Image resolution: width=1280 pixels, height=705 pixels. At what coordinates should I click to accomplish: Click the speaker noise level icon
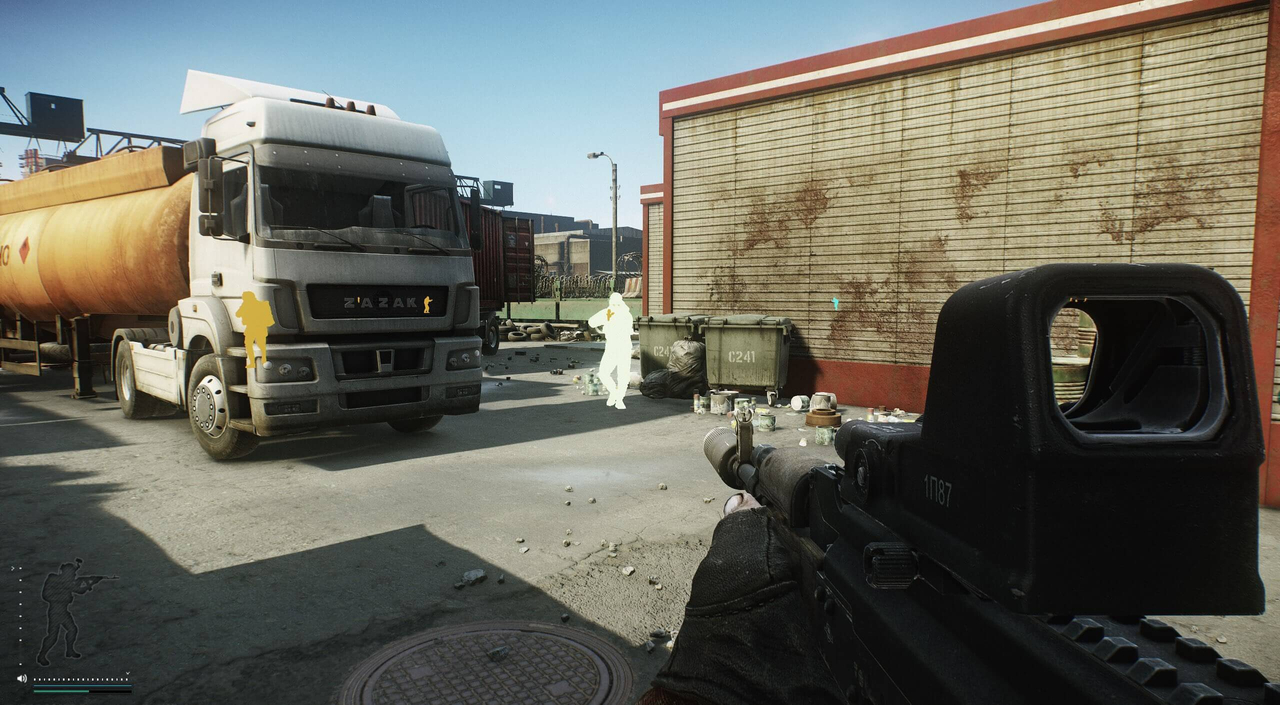pyautogui.click(x=21, y=679)
